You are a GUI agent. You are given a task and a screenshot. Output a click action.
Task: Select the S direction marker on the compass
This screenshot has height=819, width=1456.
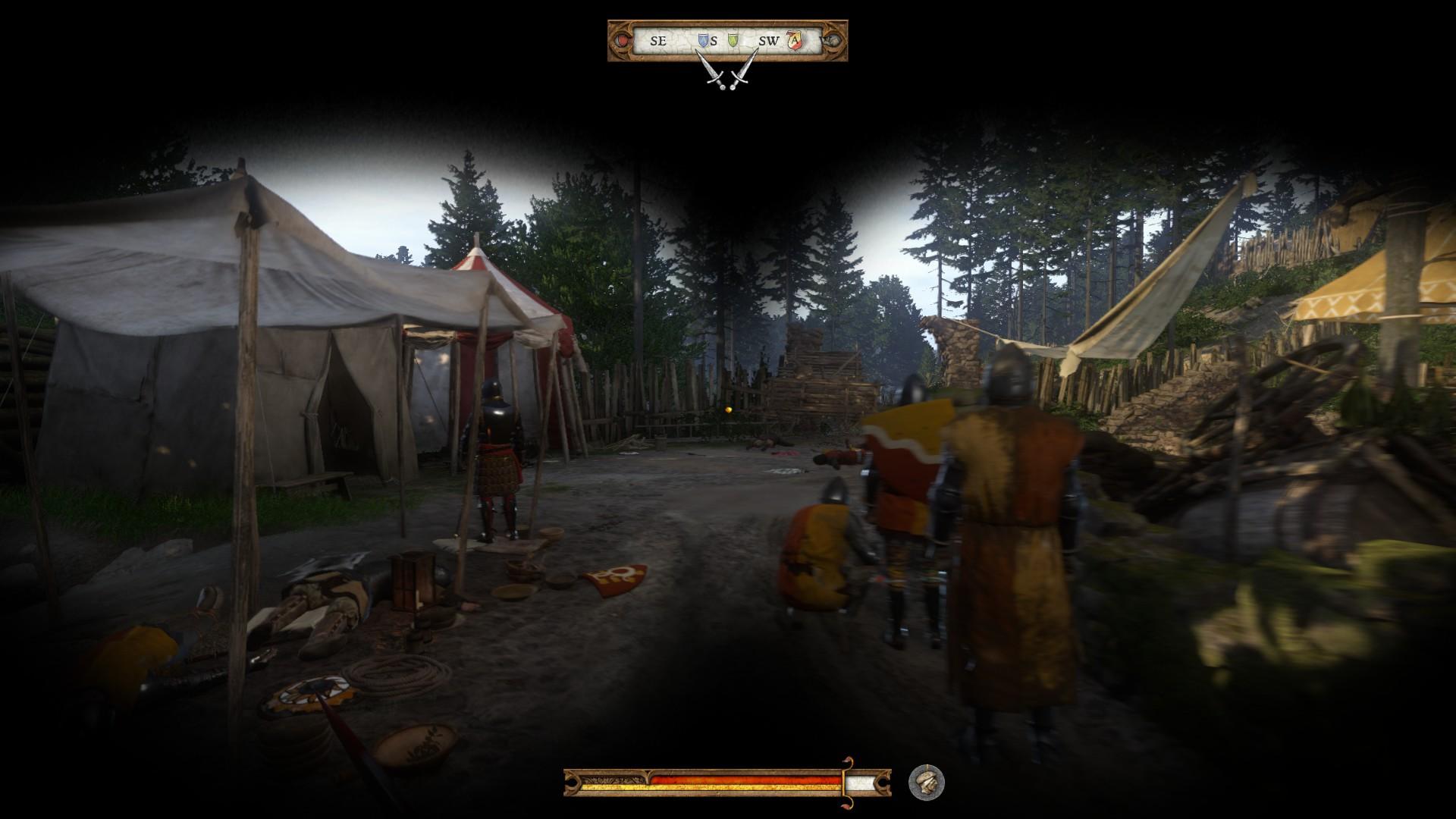[714, 40]
